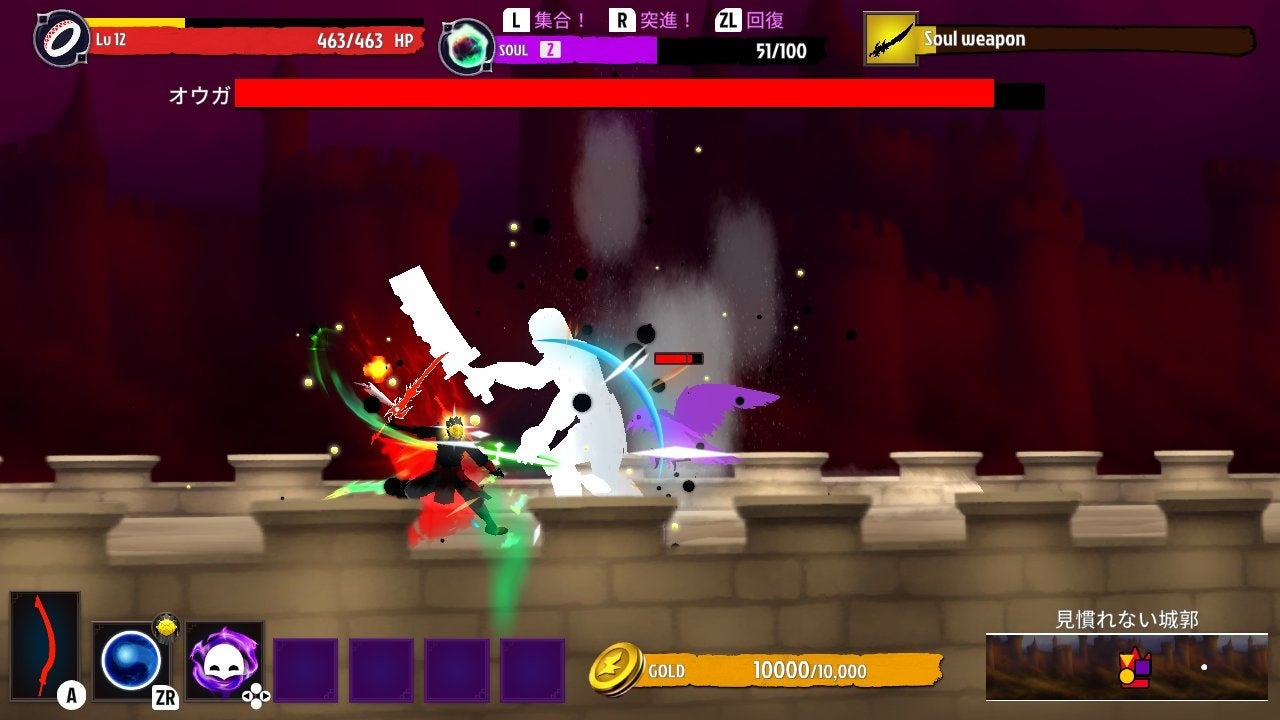
Task: Click the Soul weapon black blade icon
Action: pos(890,39)
